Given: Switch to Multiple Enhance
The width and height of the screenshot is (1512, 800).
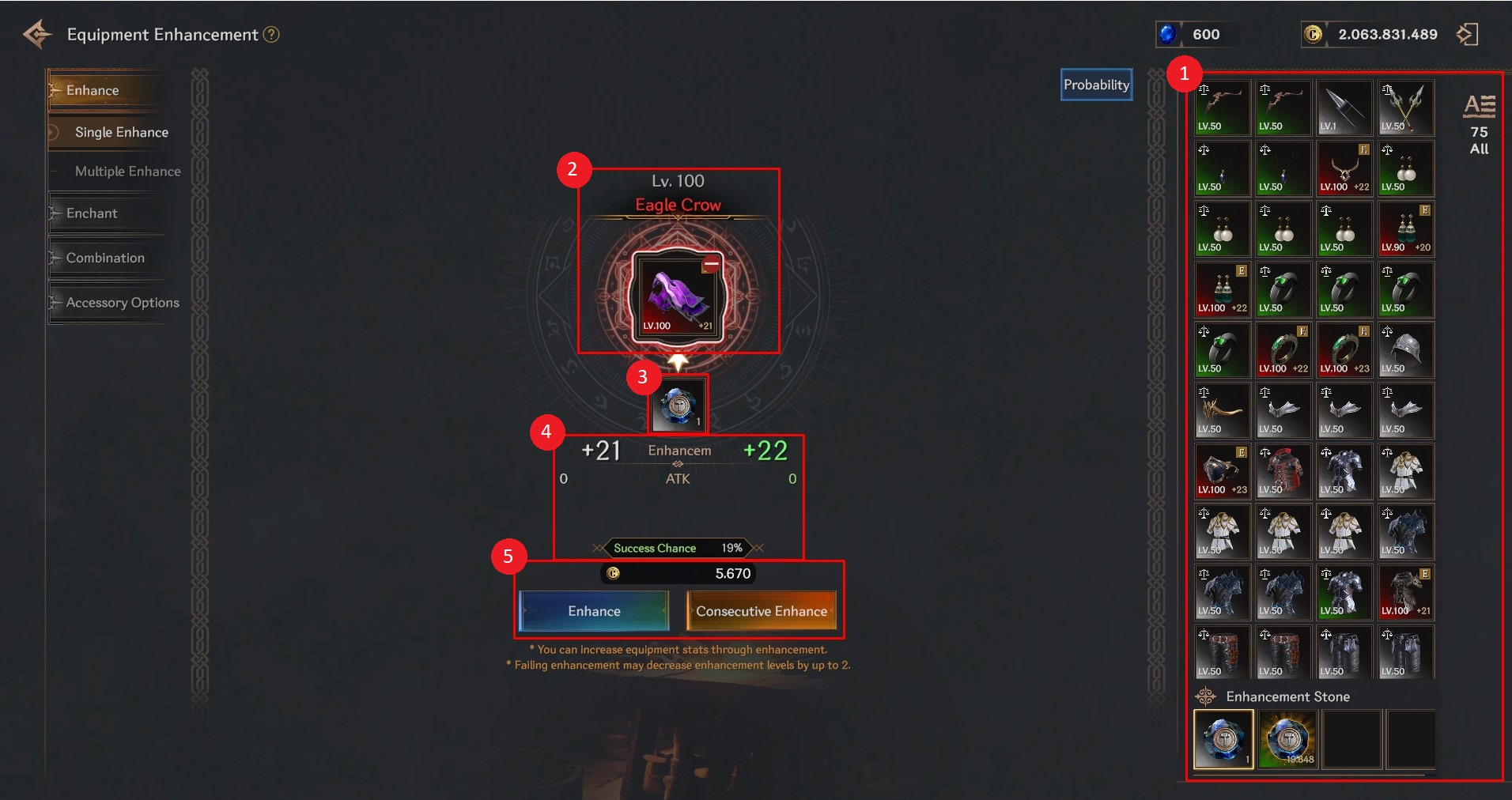Looking at the screenshot, I should click(x=127, y=172).
